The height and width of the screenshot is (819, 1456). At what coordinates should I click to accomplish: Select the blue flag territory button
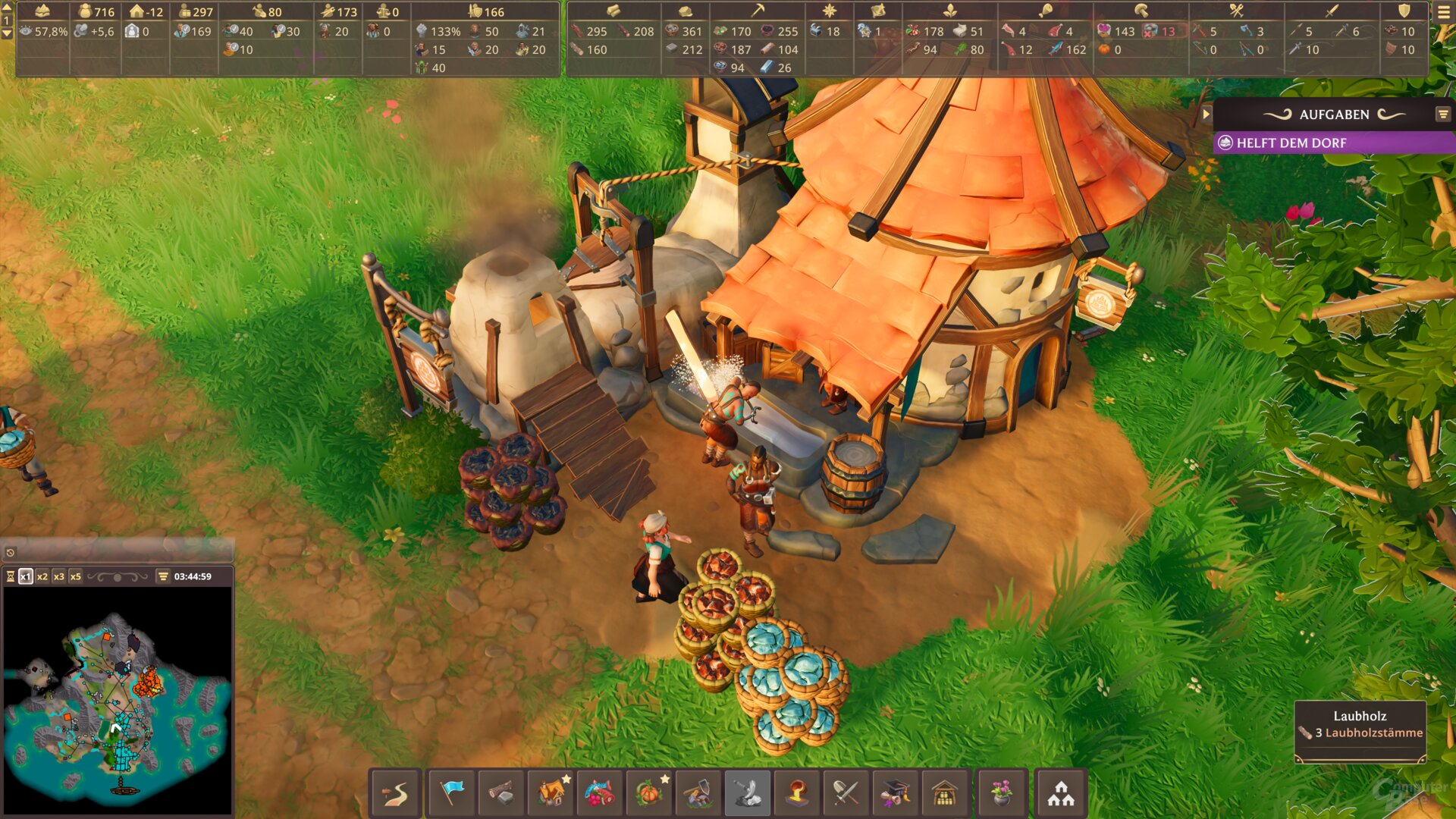(451, 793)
